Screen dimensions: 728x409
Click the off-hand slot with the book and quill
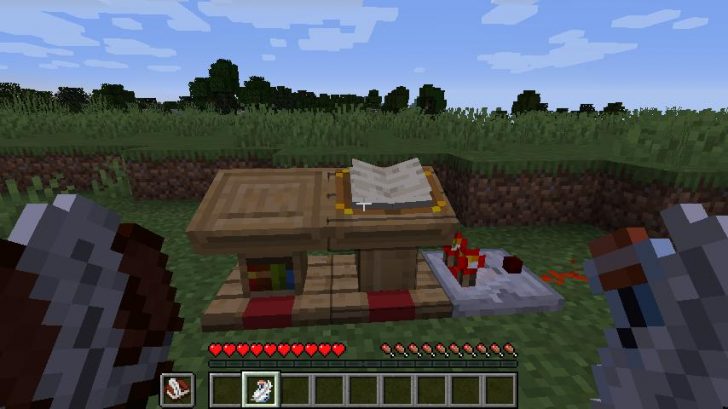177,389
